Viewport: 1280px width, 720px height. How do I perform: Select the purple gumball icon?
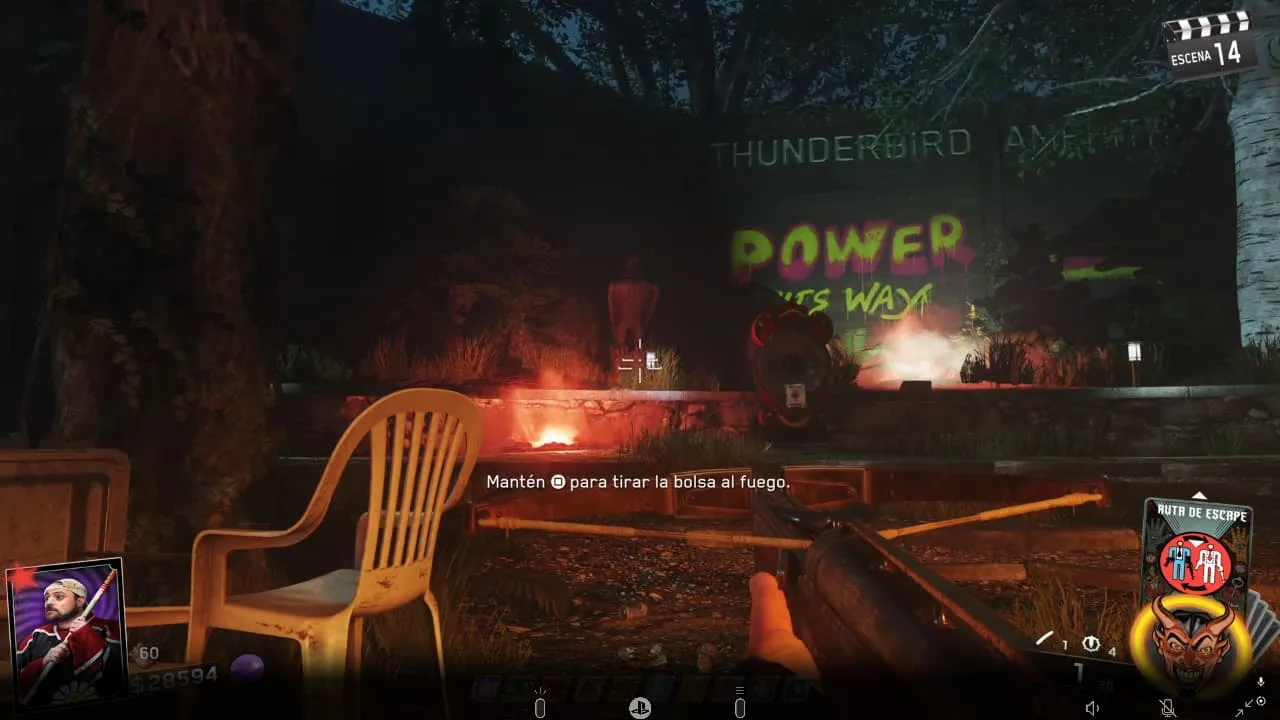click(245, 668)
